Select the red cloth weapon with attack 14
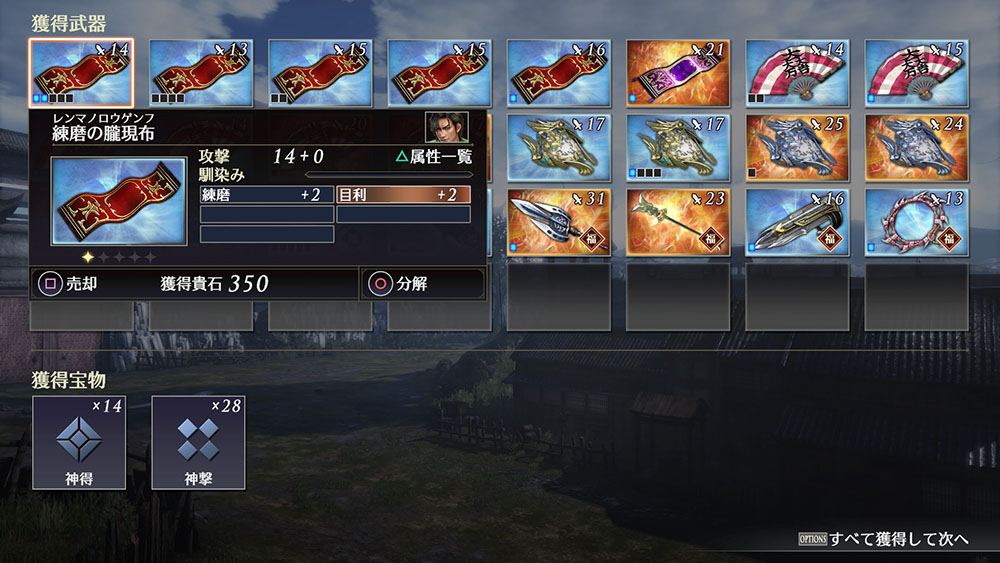The image size is (1000, 563). pos(81,73)
